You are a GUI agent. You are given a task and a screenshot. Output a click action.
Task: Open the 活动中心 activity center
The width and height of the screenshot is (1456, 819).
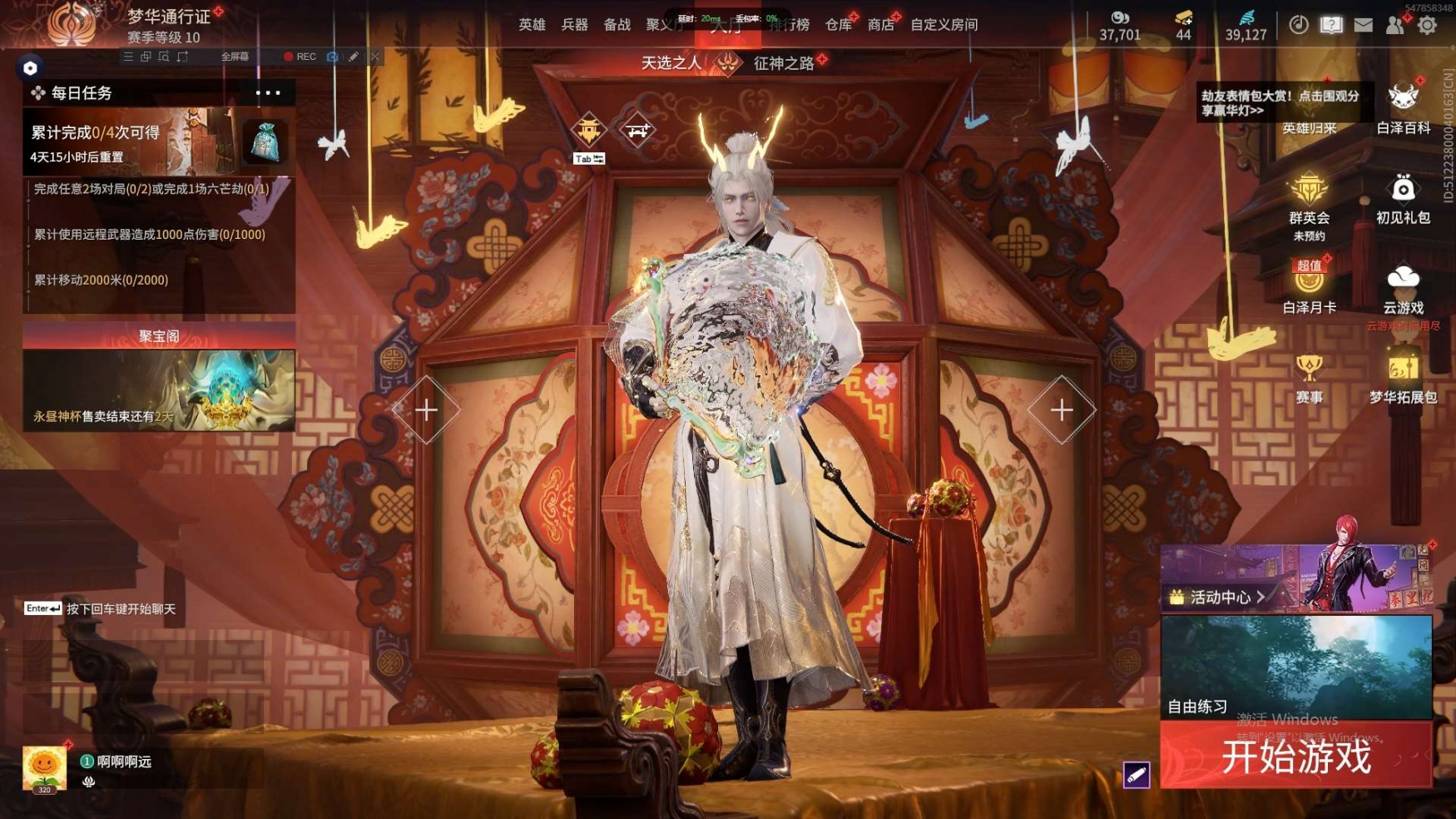click(x=1218, y=597)
